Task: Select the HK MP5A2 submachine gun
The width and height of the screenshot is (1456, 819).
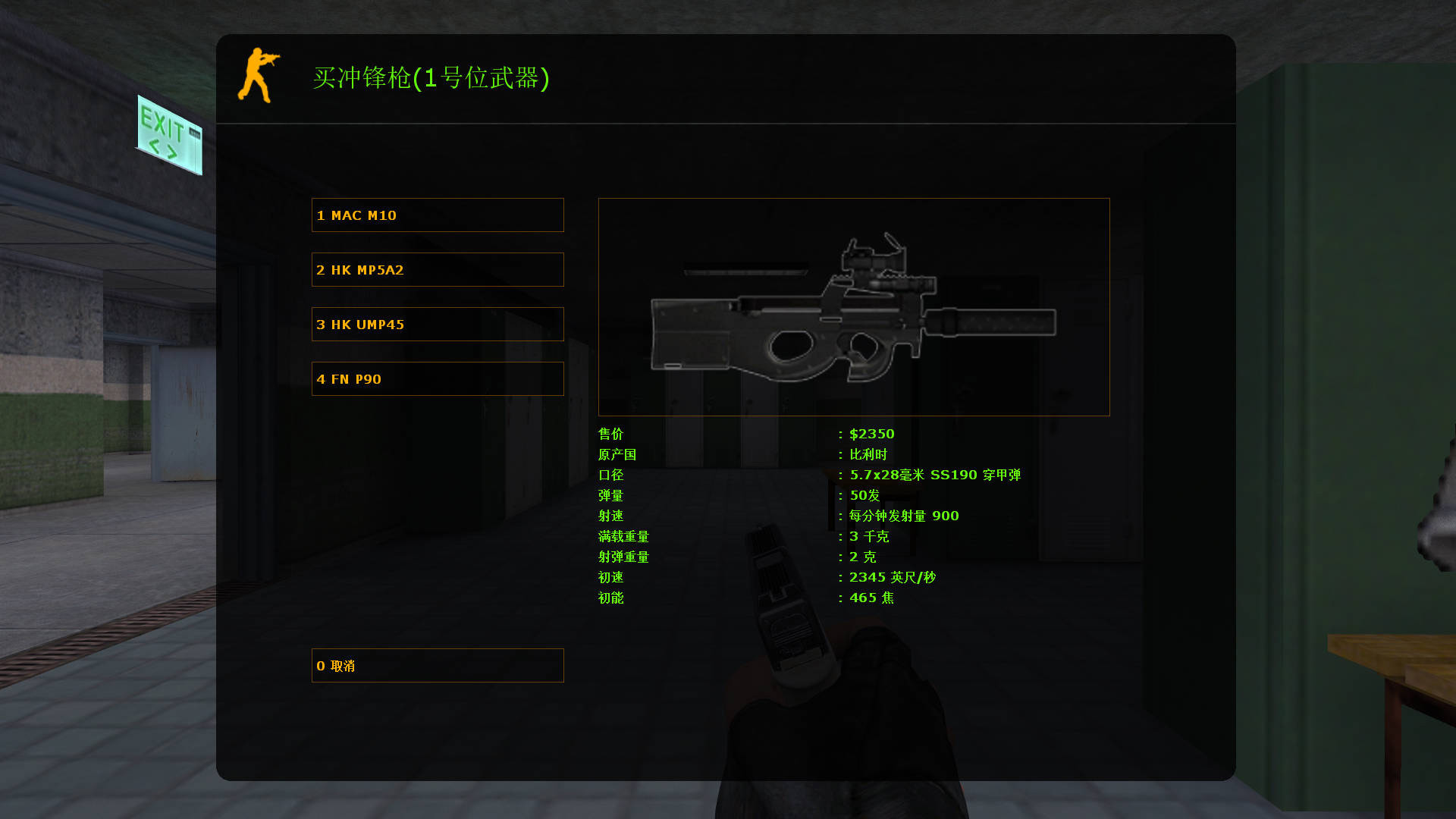Action: click(x=437, y=269)
